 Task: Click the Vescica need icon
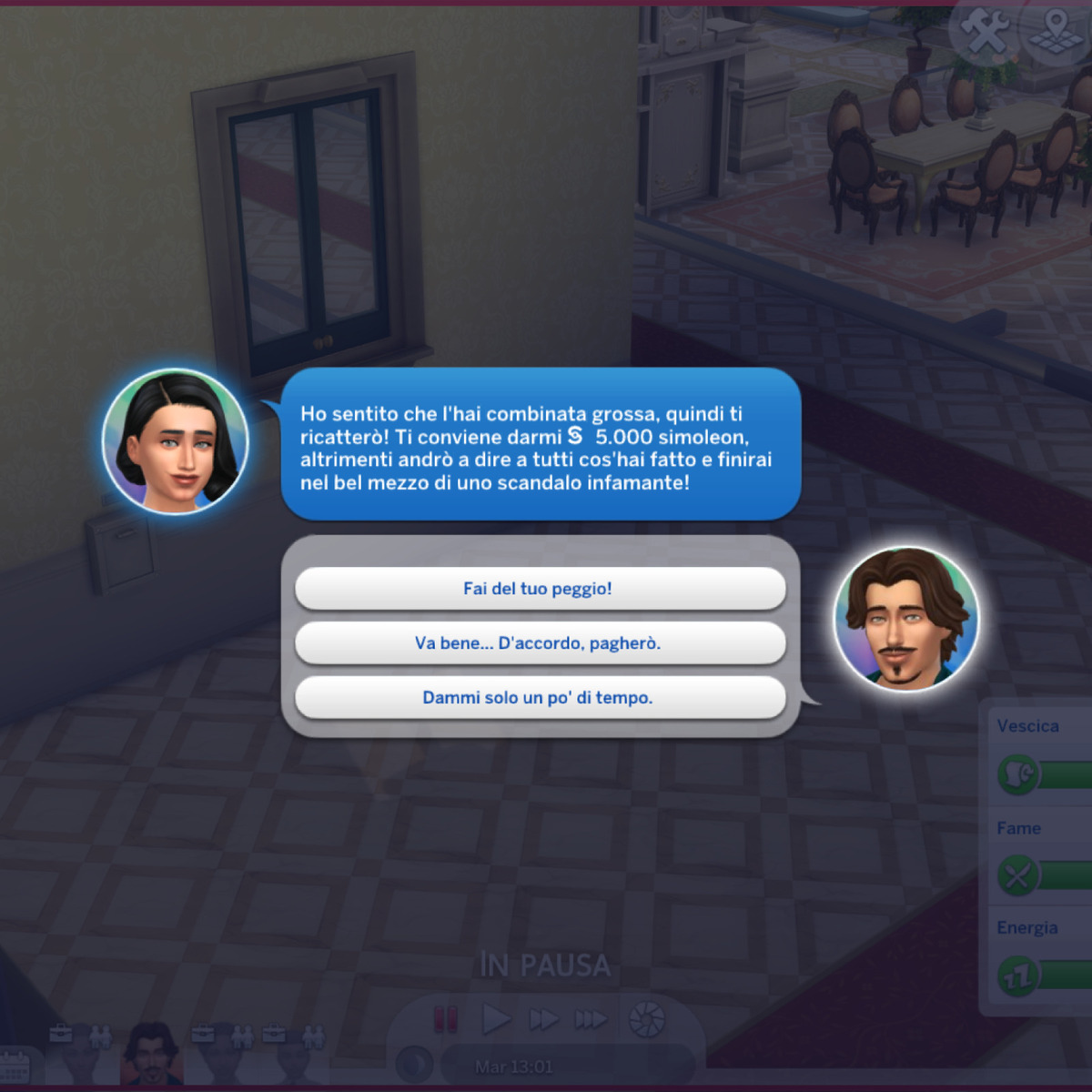(x=1018, y=774)
